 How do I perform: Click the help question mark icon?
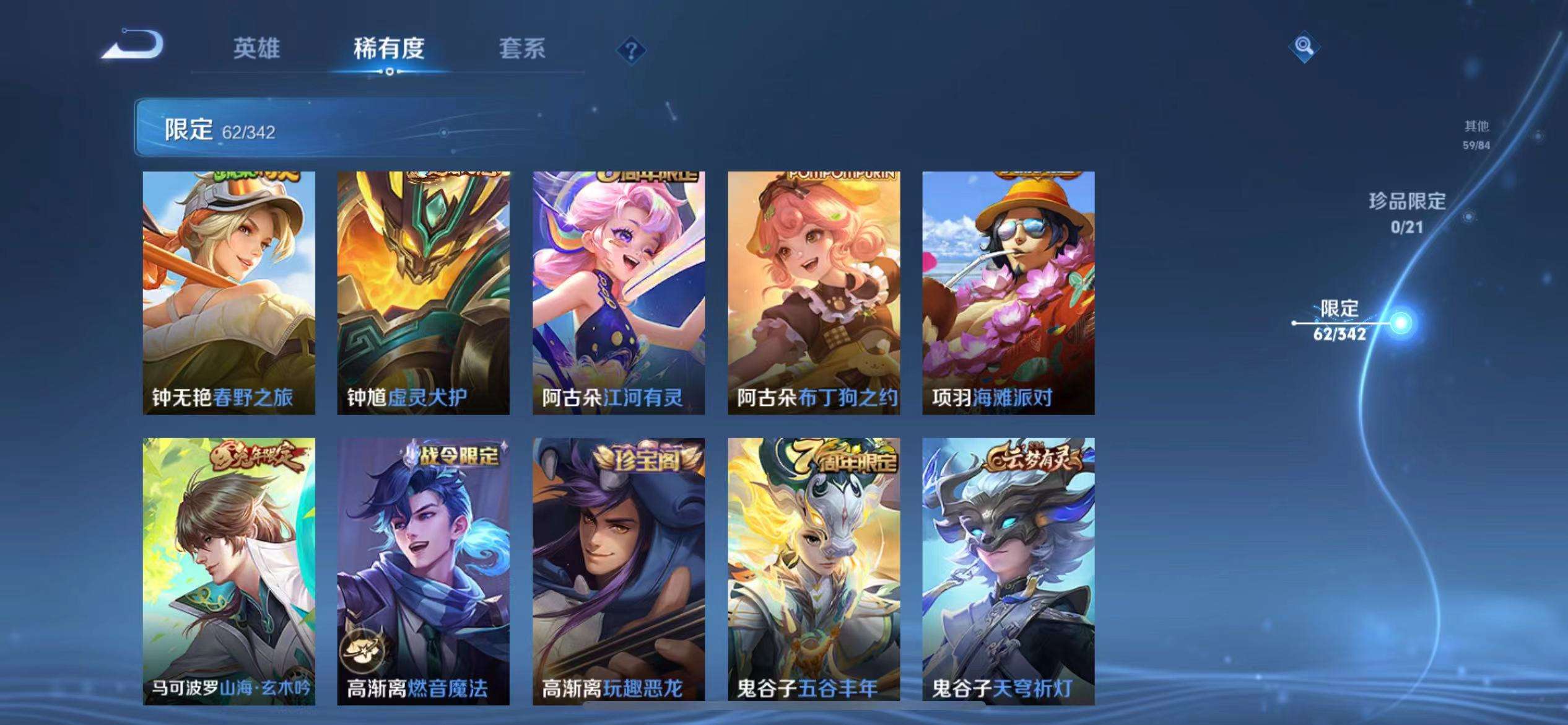(631, 51)
